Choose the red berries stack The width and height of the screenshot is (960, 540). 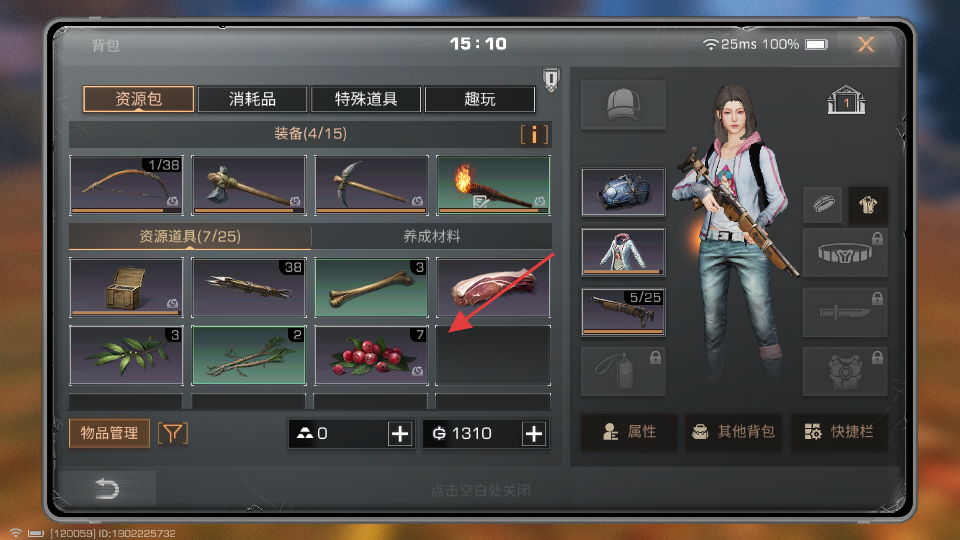(371, 355)
